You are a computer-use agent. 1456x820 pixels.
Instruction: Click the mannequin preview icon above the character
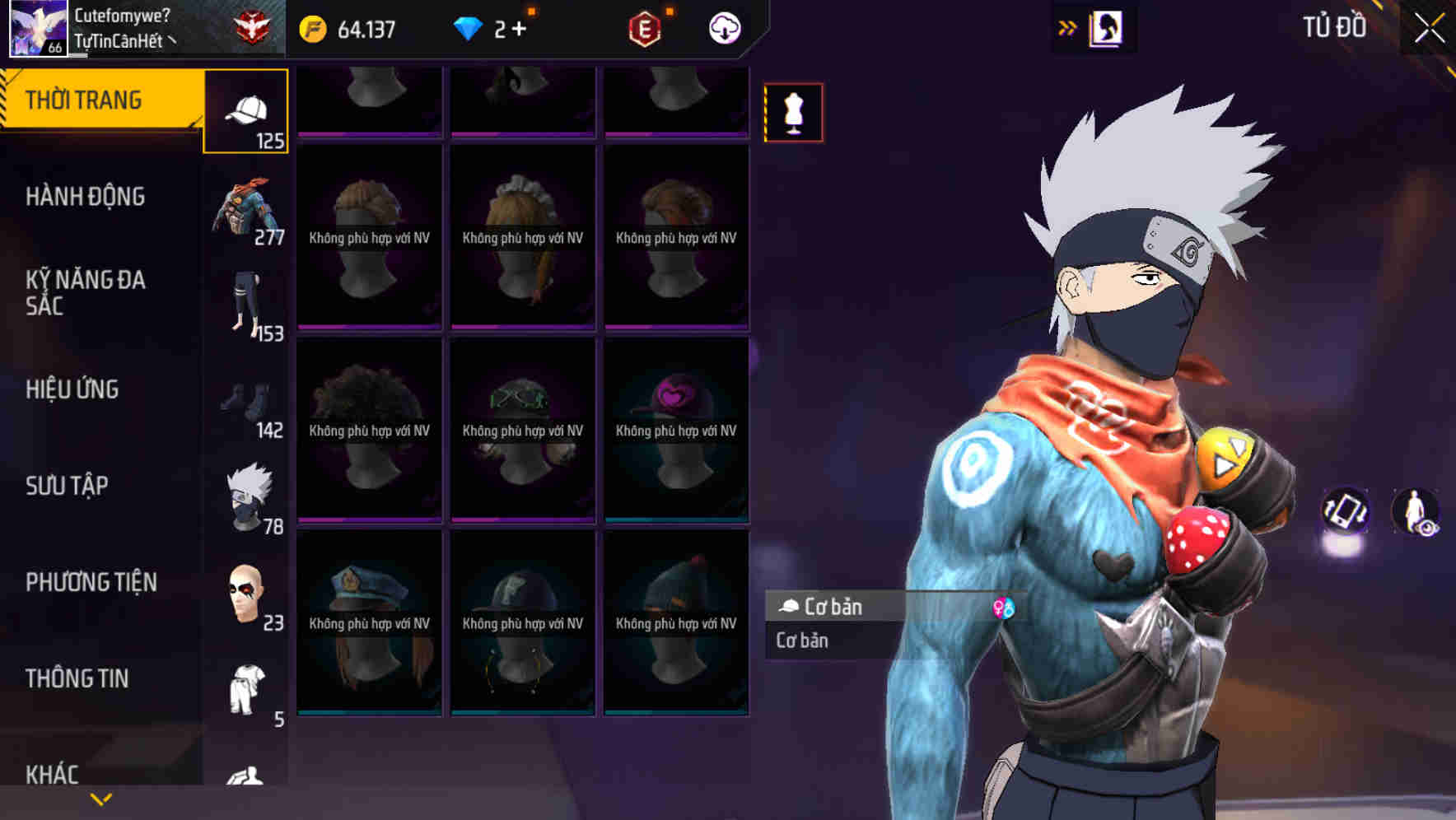[x=793, y=114]
